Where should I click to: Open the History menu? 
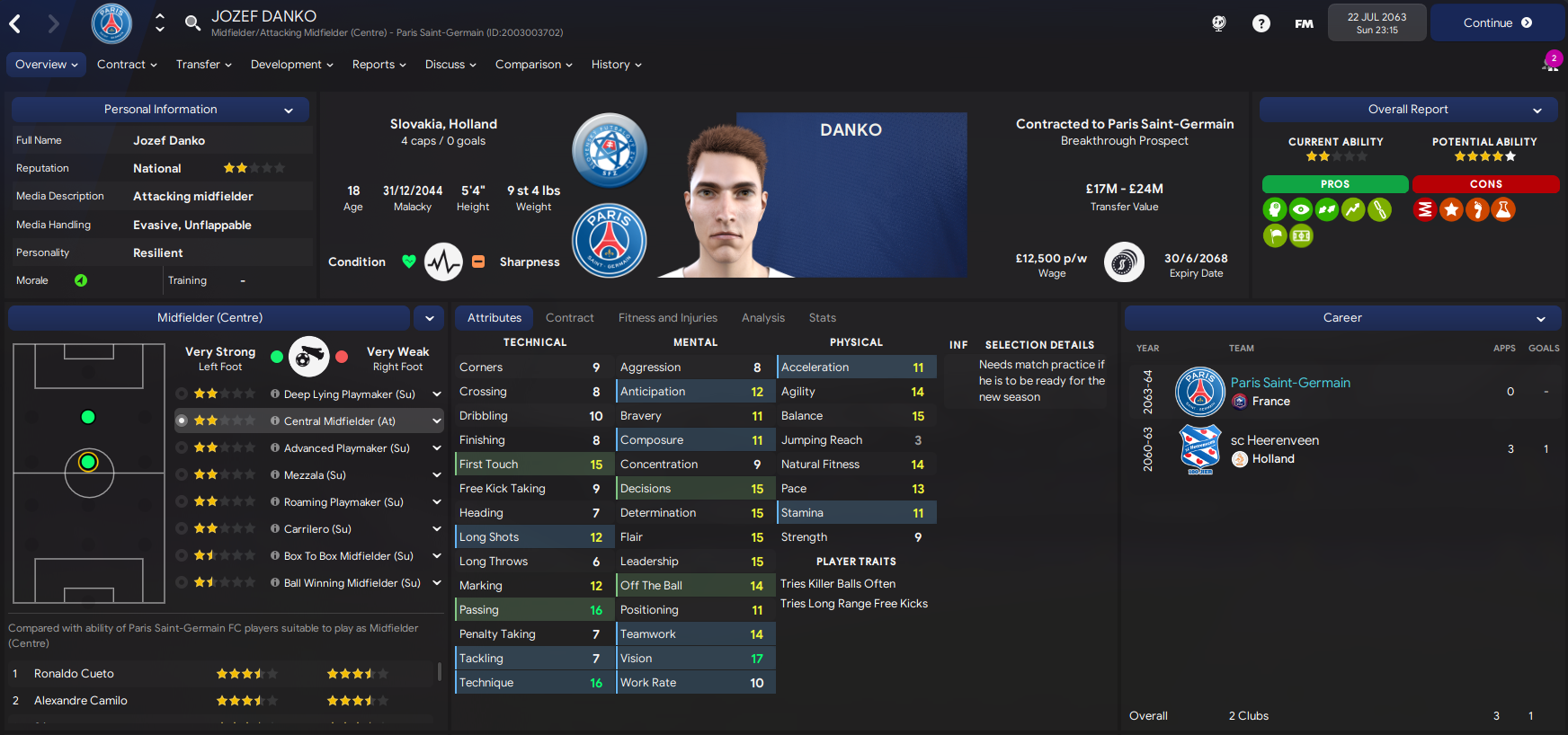(x=615, y=65)
